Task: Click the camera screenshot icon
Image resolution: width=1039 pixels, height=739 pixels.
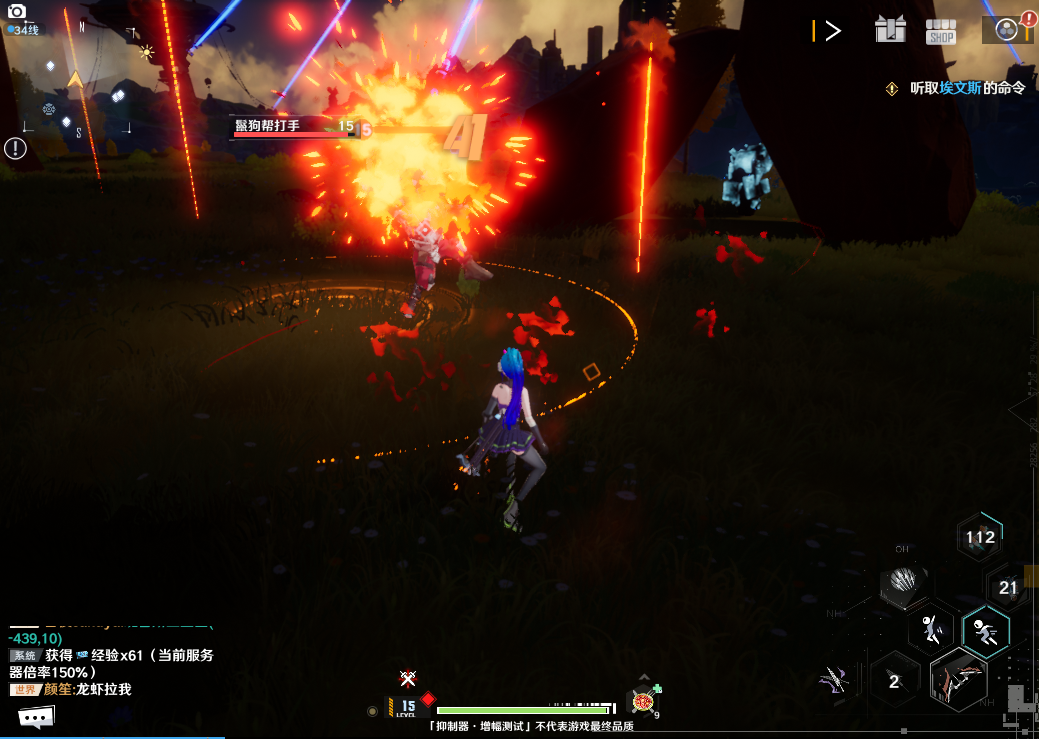Action: click(17, 11)
